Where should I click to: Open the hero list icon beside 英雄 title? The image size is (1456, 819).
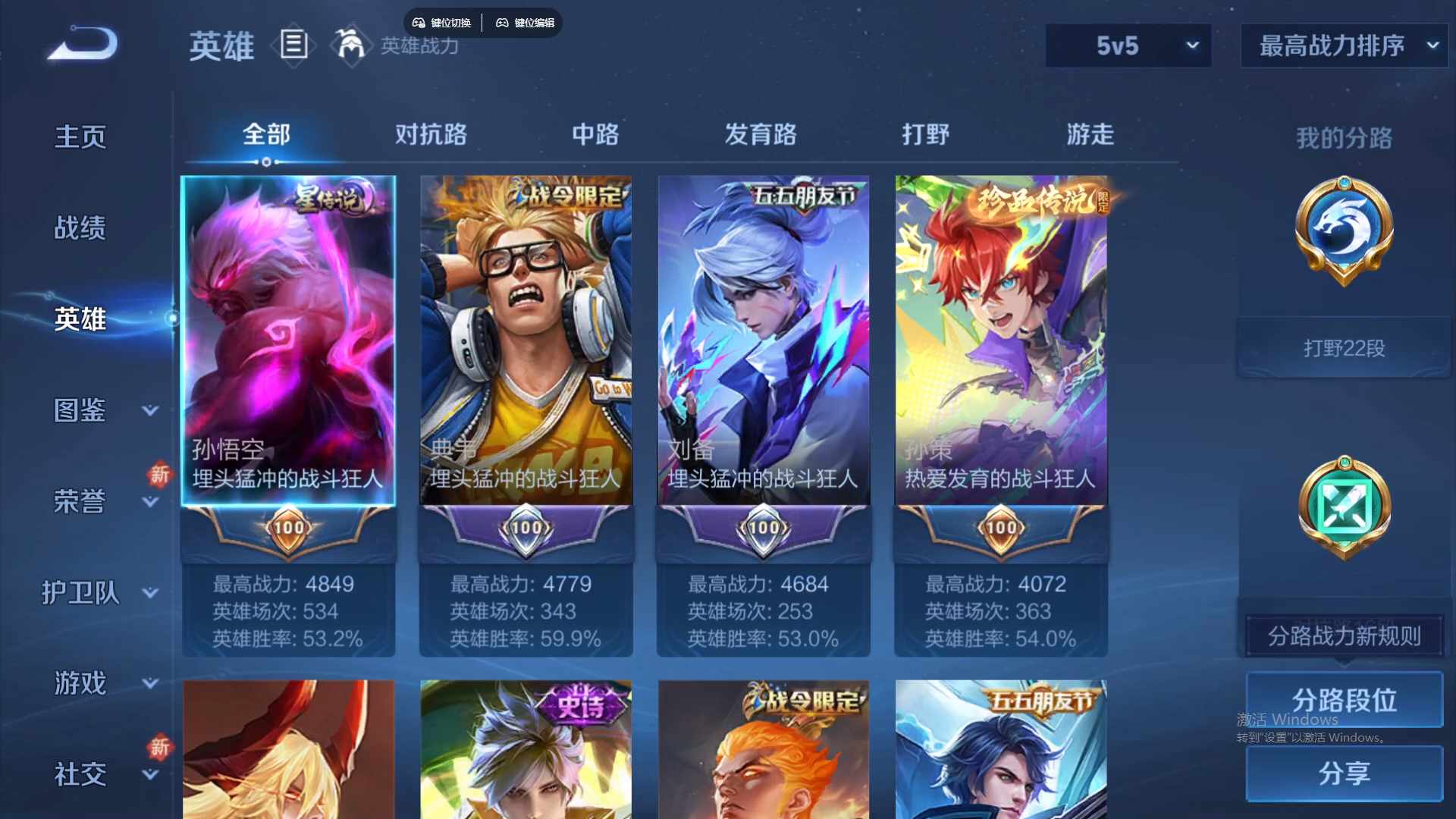coord(293,45)
